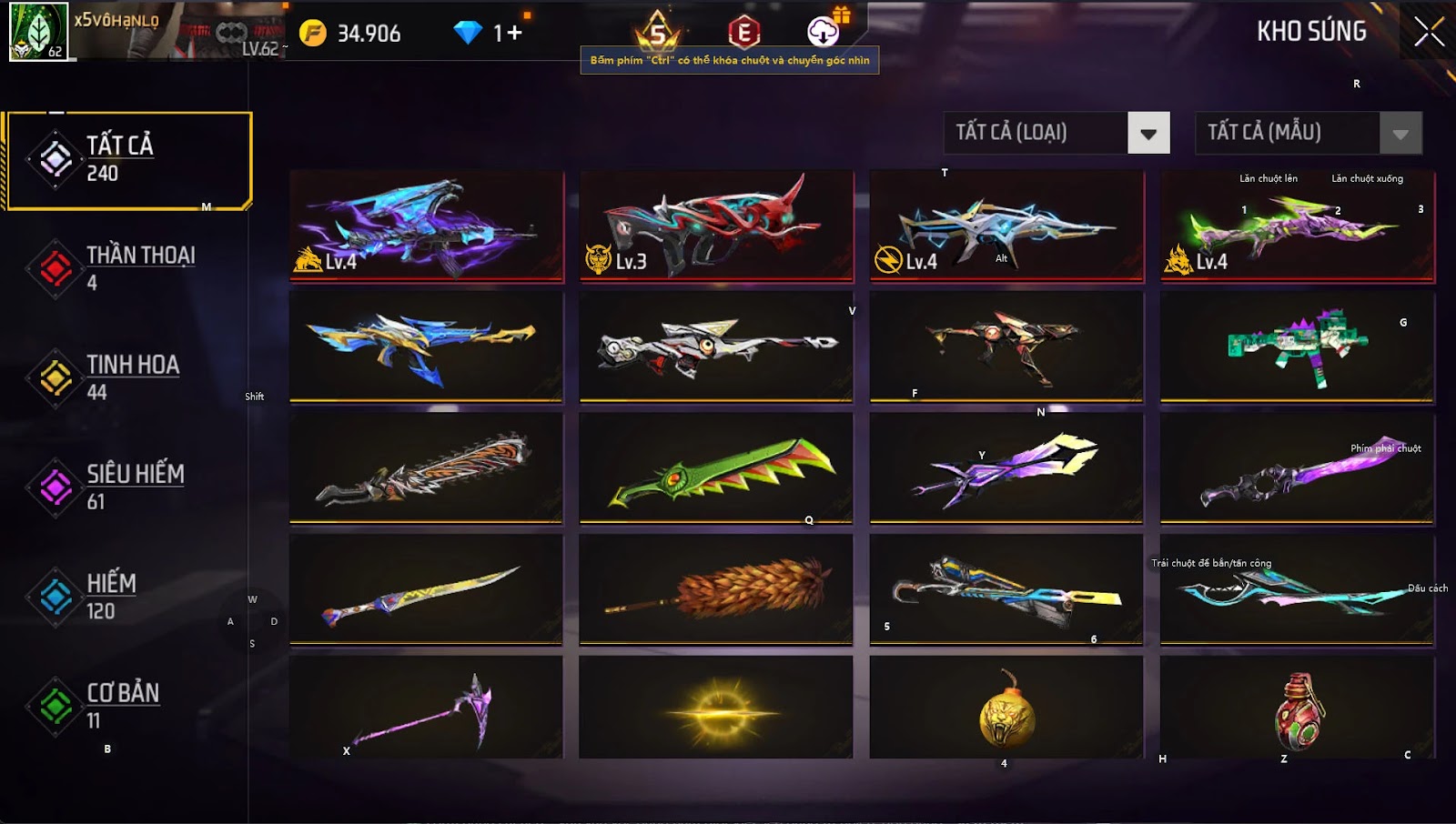
Task: Select the purple Siêu Hiếm rarity diamond icon
Action: [x=55, y=487]
